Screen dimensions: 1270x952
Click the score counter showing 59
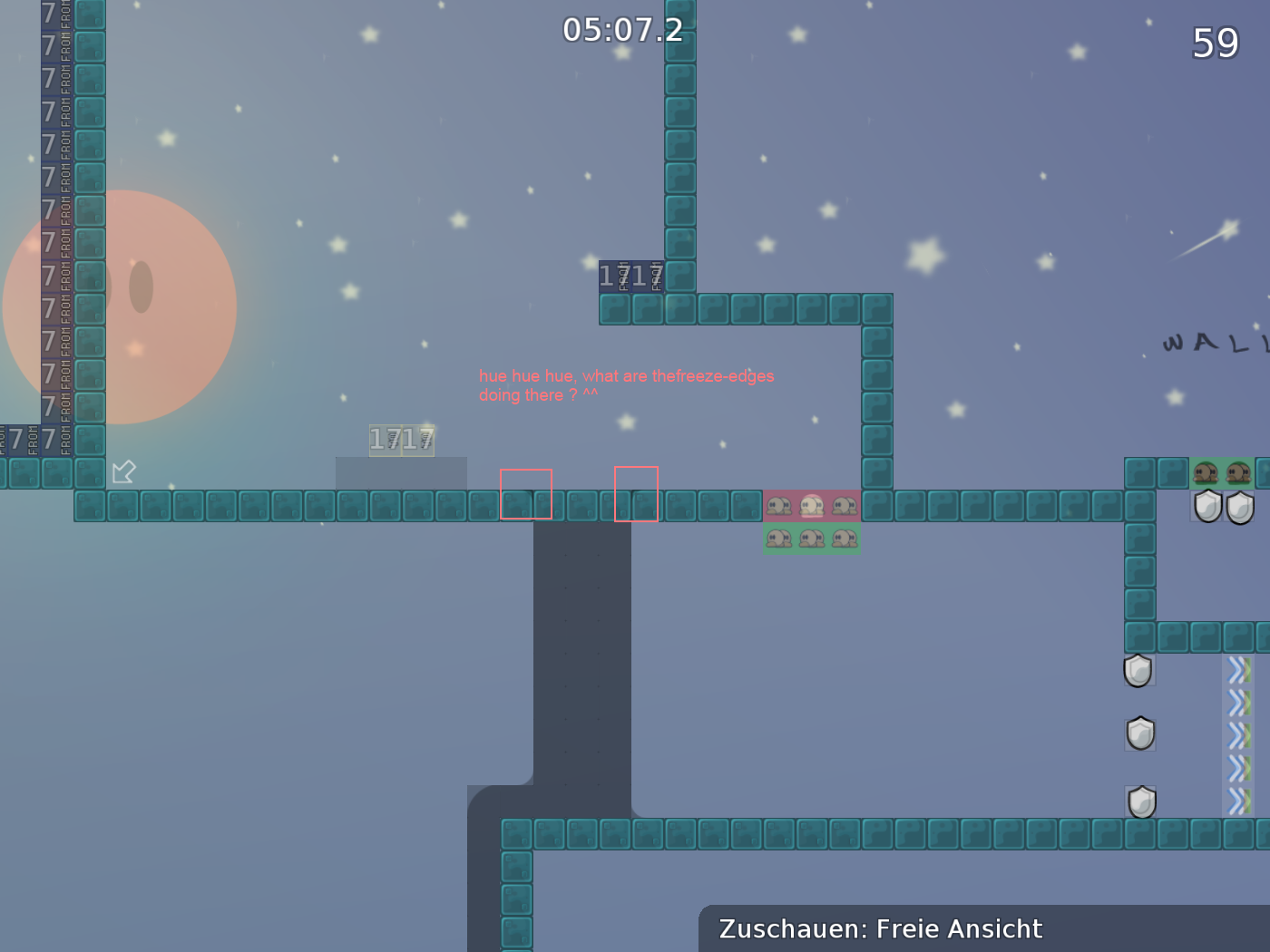pyautogui.click(x=1214, y=43)
